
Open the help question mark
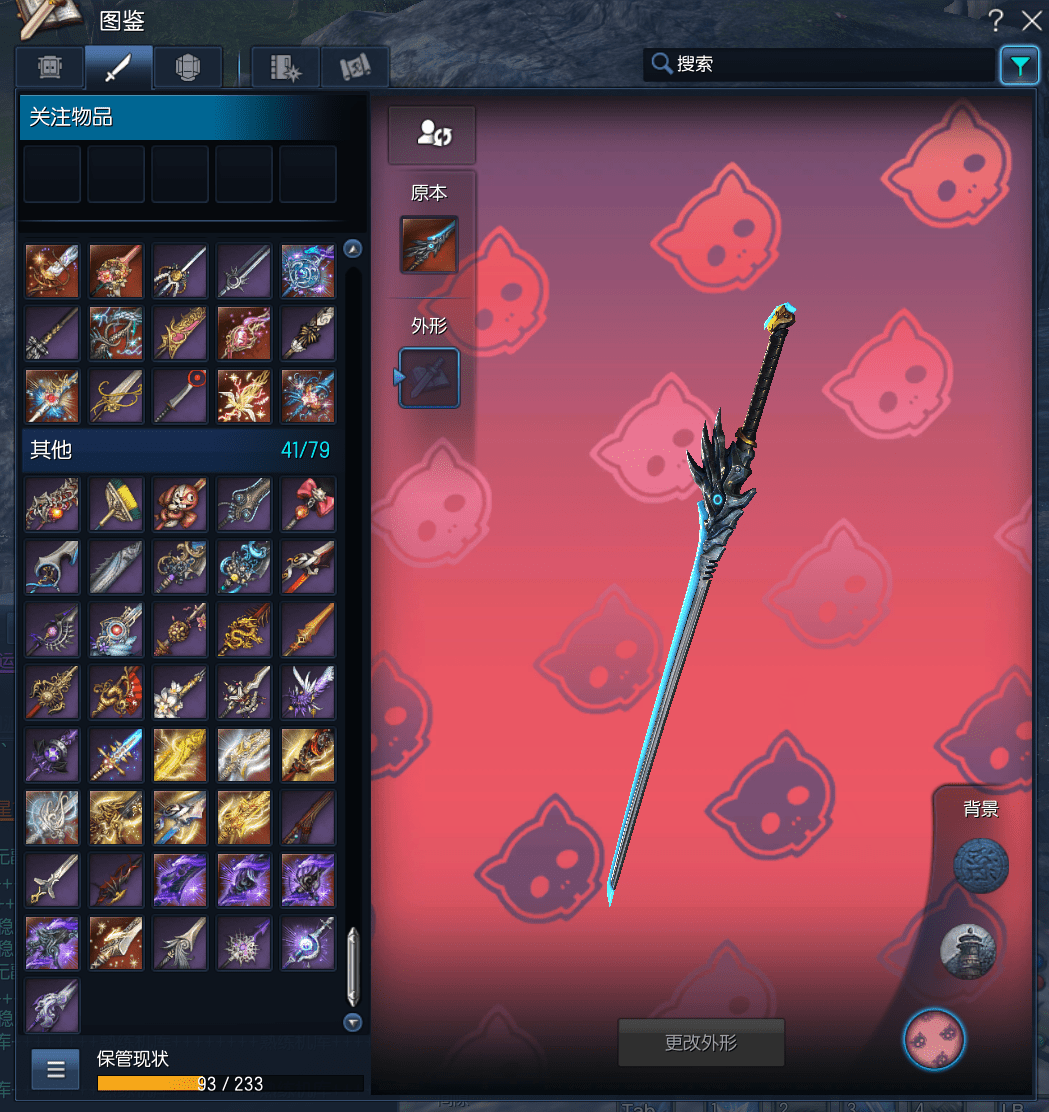[x=995, y=21]
